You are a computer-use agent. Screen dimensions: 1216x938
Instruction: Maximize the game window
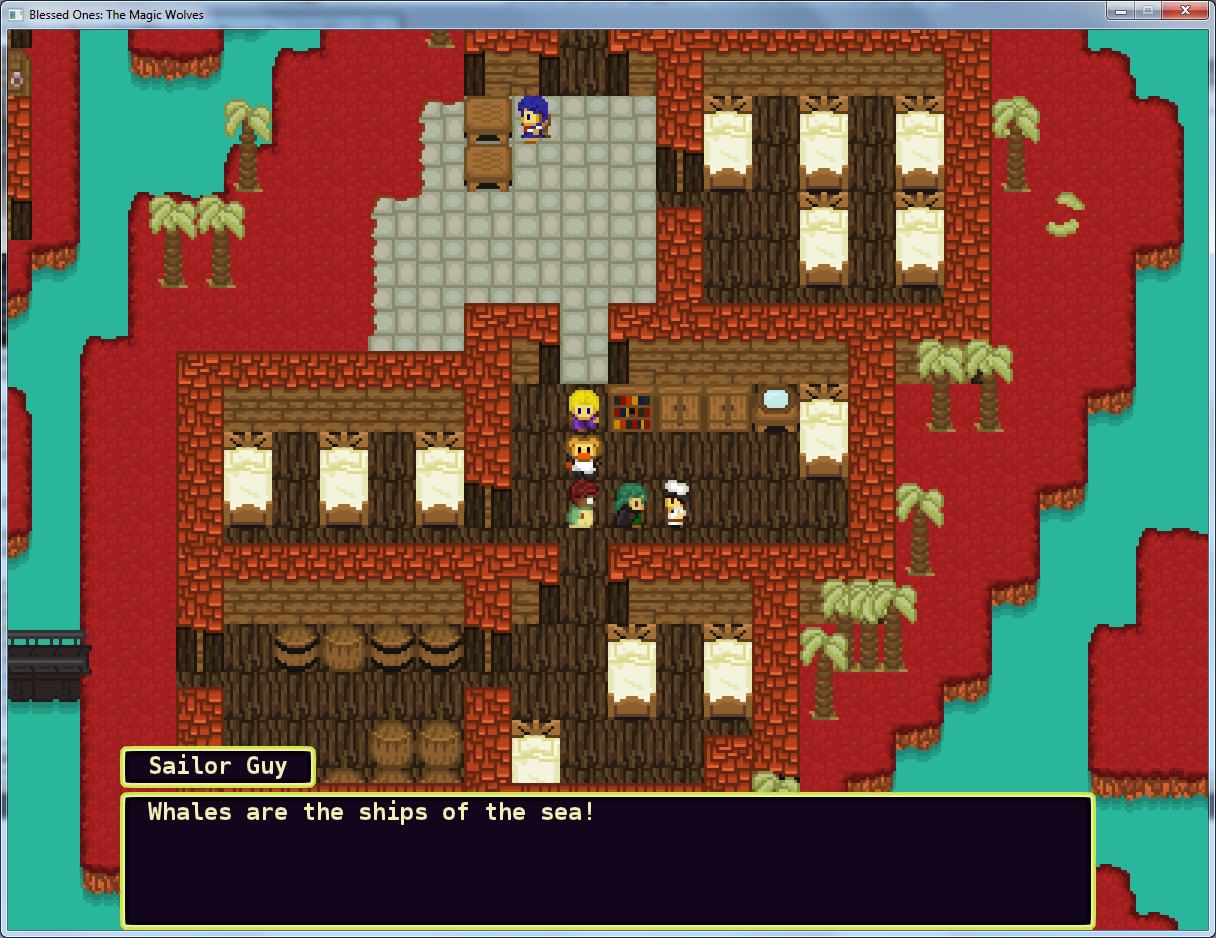1147,11
